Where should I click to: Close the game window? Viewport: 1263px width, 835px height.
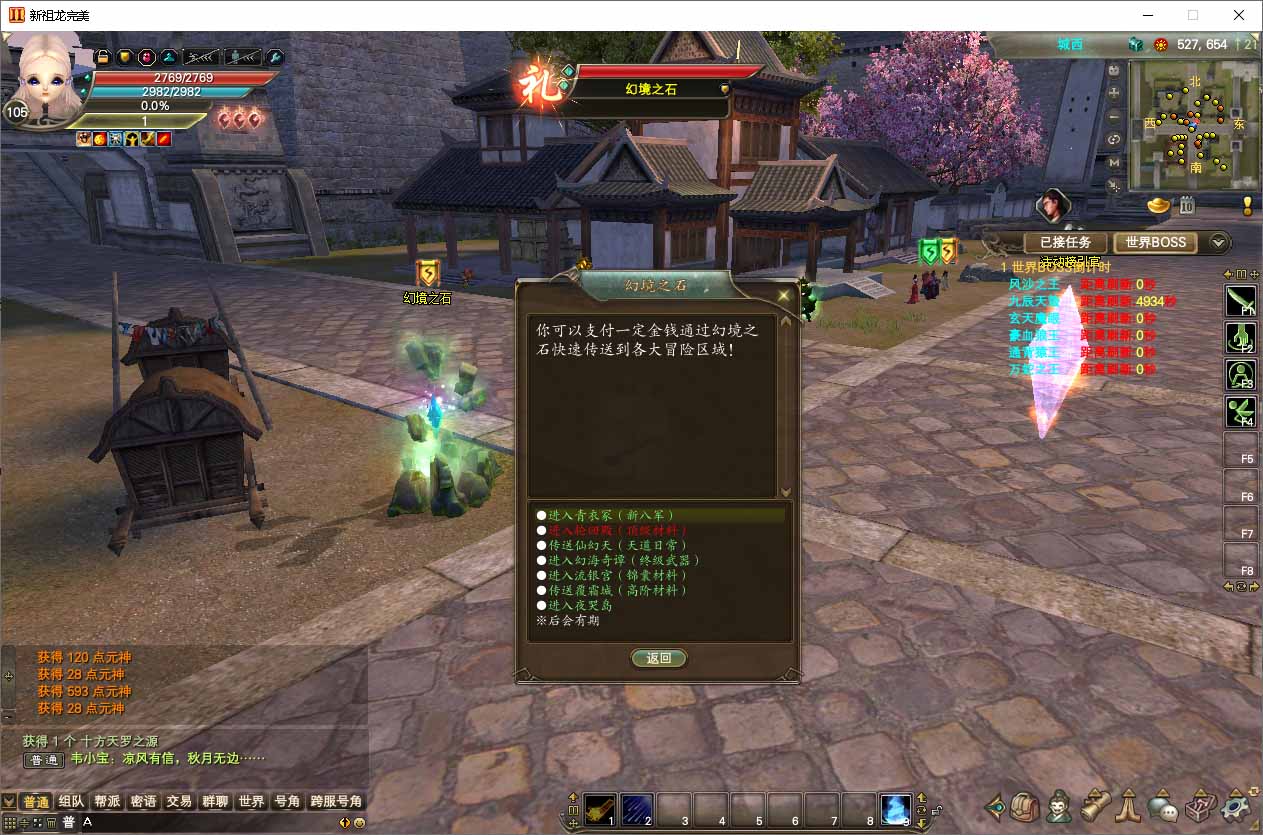point(1239,15)
